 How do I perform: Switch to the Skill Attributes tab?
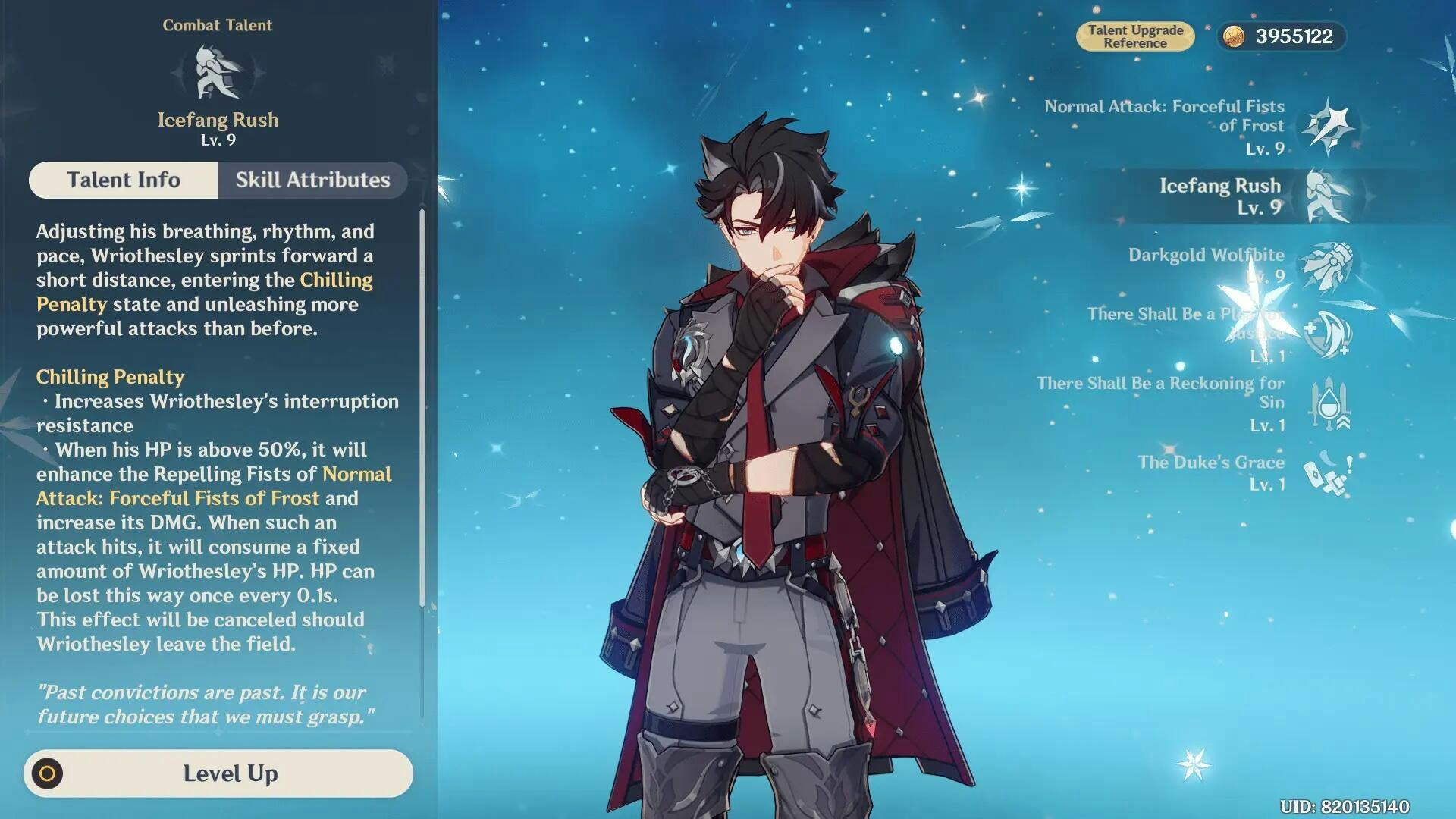(312, 180)
